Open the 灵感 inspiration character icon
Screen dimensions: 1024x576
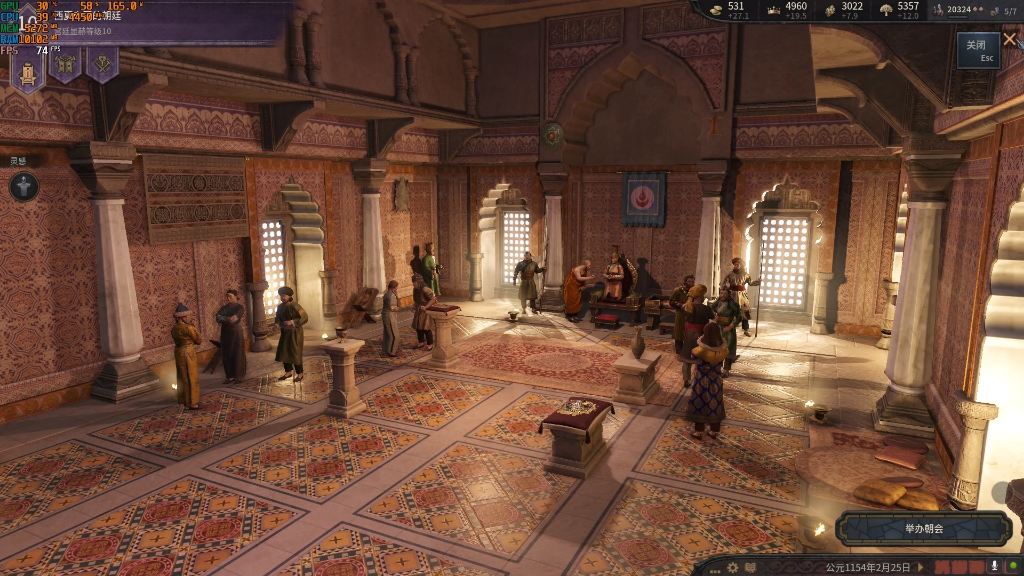(24, 186)
